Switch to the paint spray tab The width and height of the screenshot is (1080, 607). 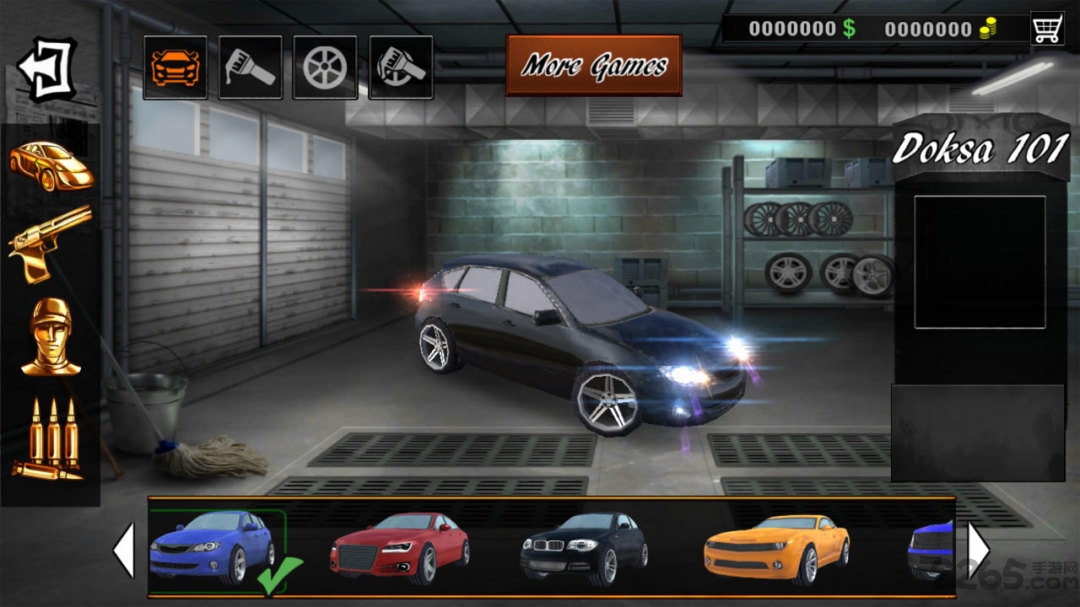point(250,67)
